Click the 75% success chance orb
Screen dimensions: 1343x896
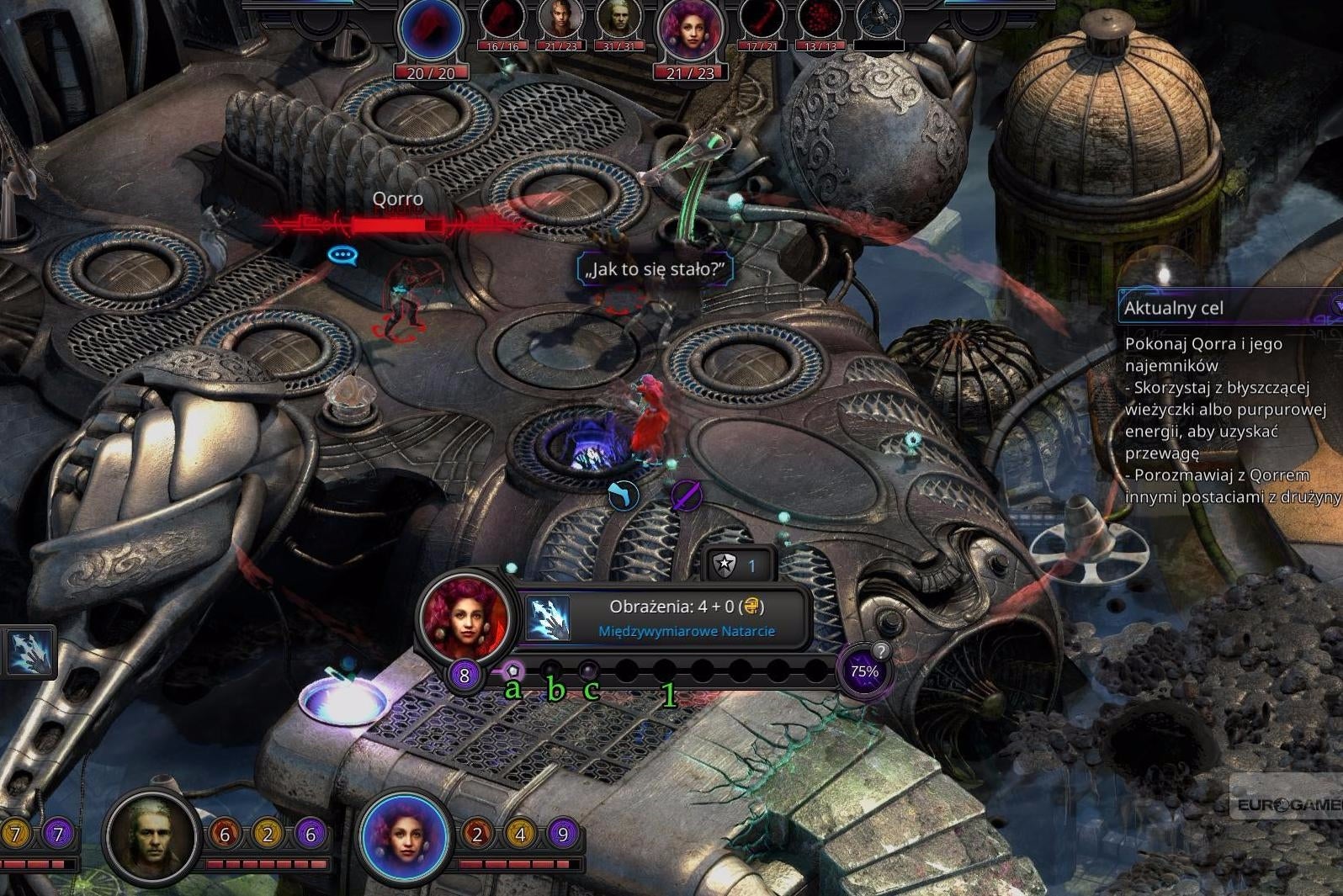tap(863, 672)
